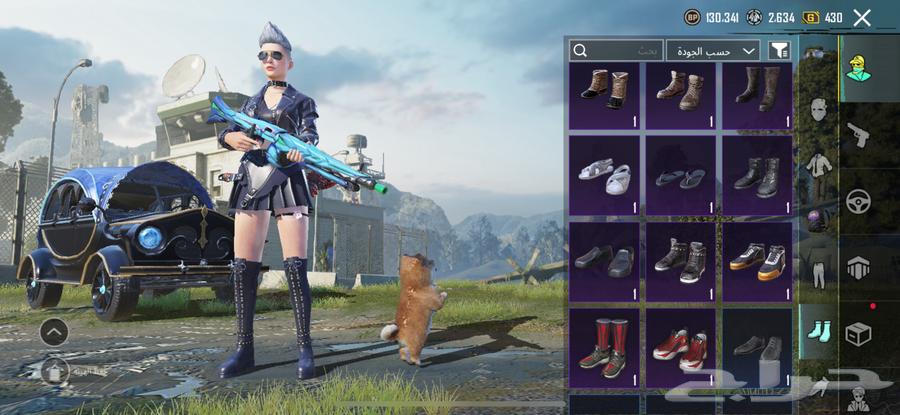Open the inventory filter funnel button
This screenshot has width=900, height=415.
coord(779,50)
